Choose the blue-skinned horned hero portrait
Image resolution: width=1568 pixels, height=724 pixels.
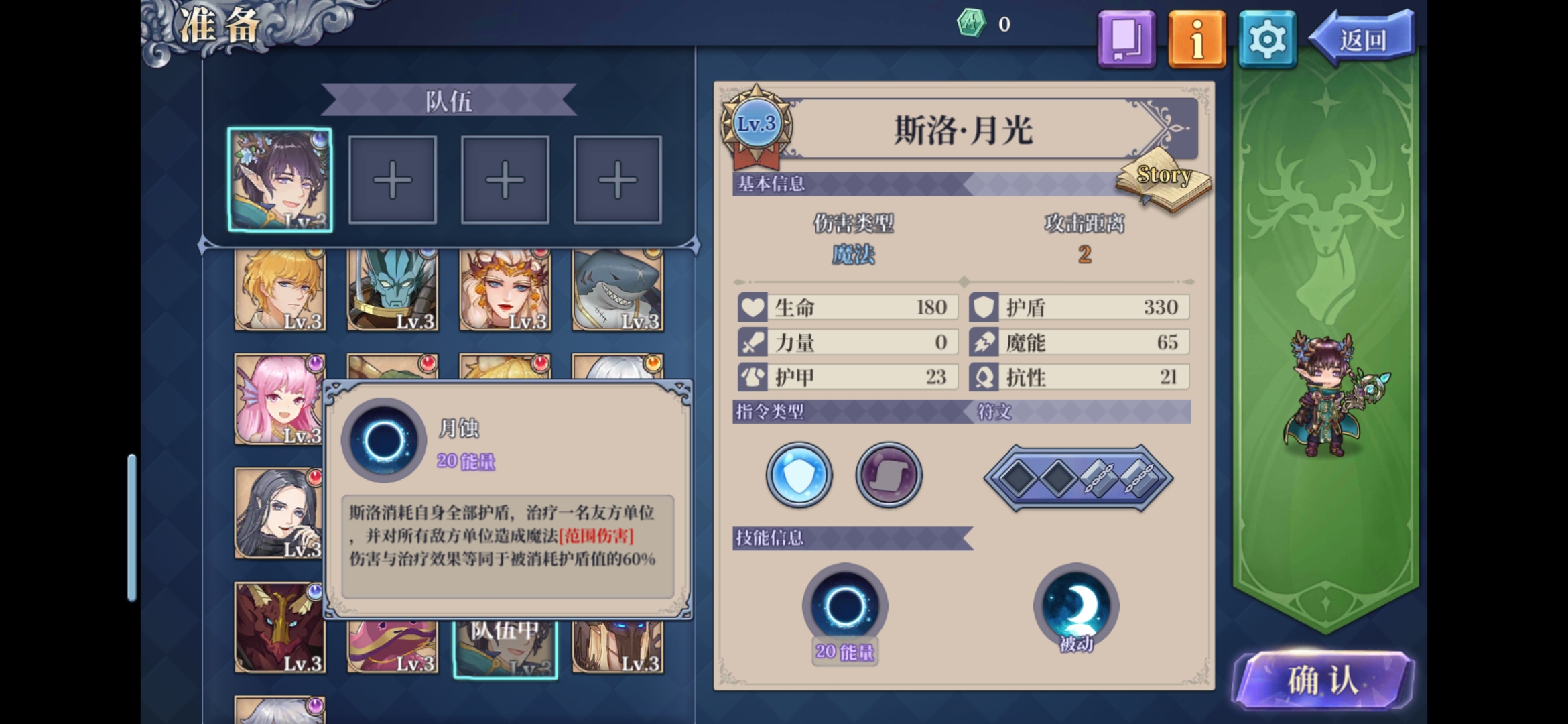click(393, 291)
